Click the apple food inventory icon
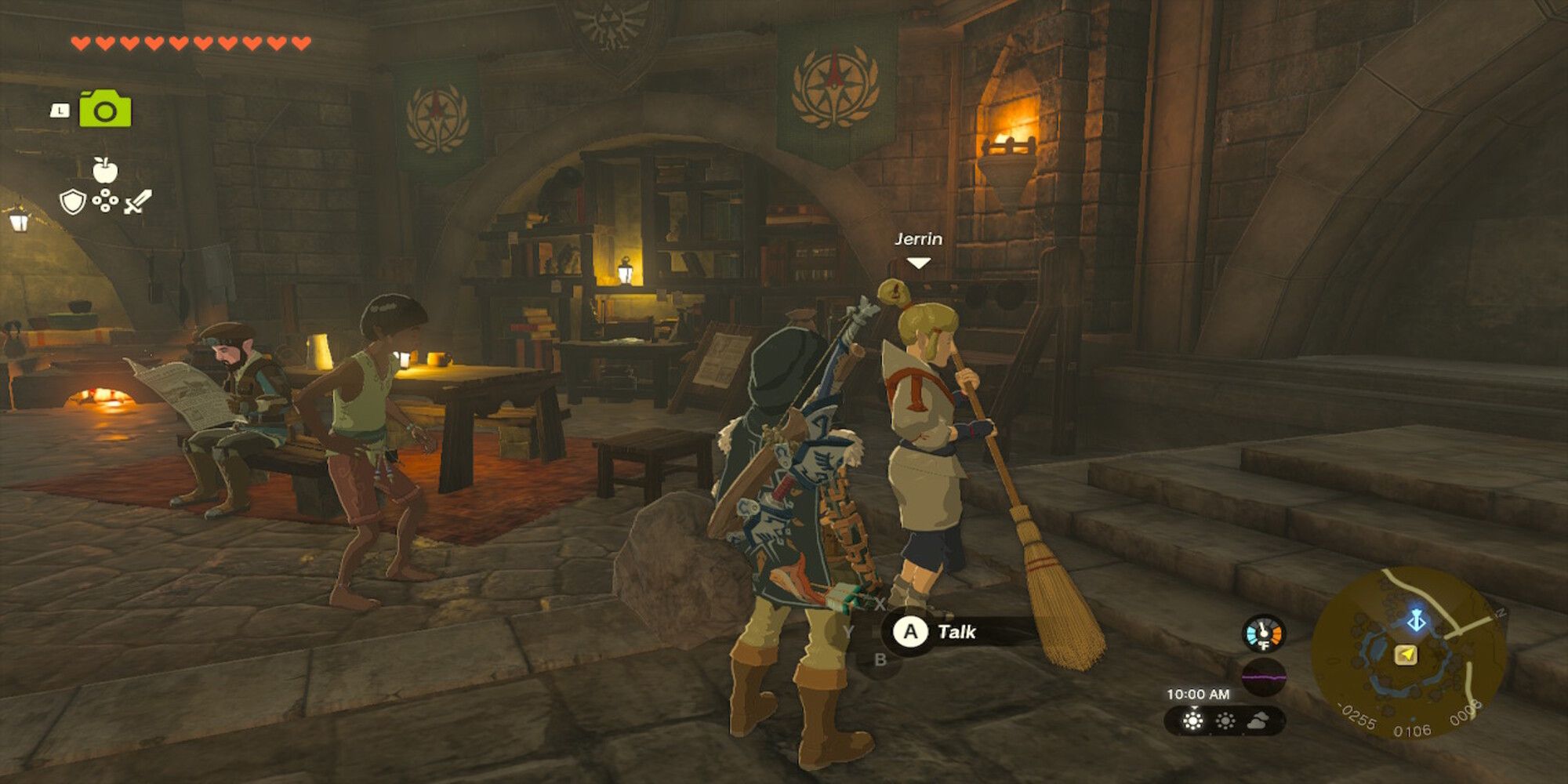Viewport: 1568px width, 784px height. [x=105, y=171]
